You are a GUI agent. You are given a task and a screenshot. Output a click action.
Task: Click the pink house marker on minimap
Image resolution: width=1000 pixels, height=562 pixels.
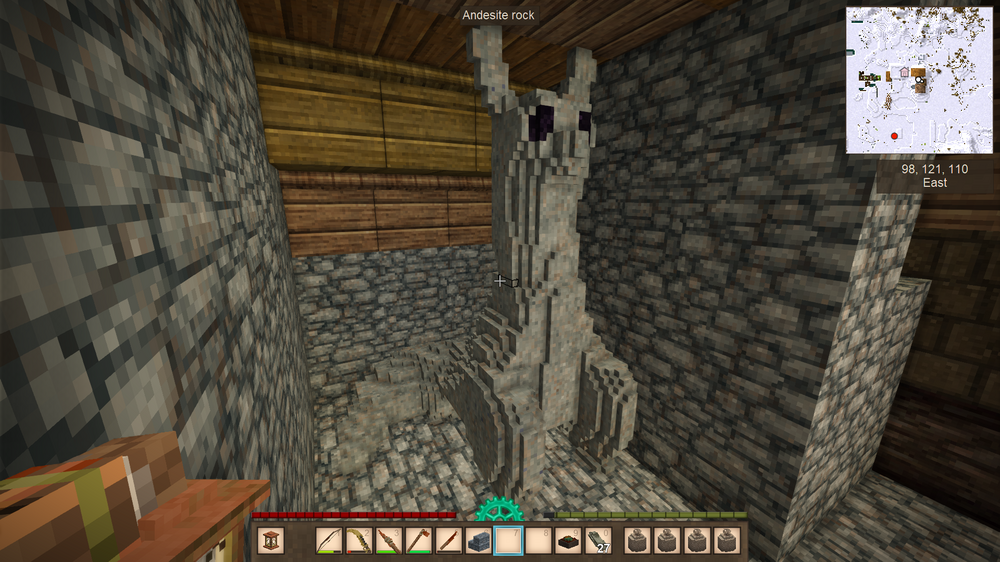(903, 72)
